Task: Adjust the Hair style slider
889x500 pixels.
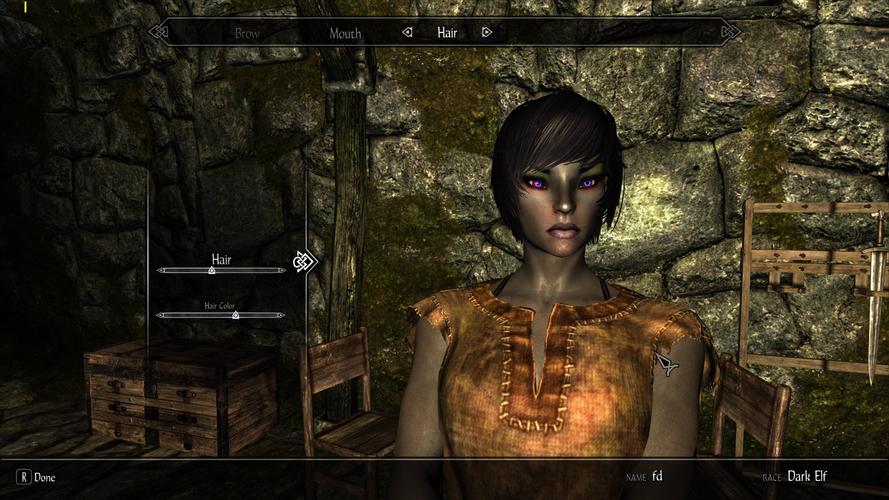Action: (212, 270)
